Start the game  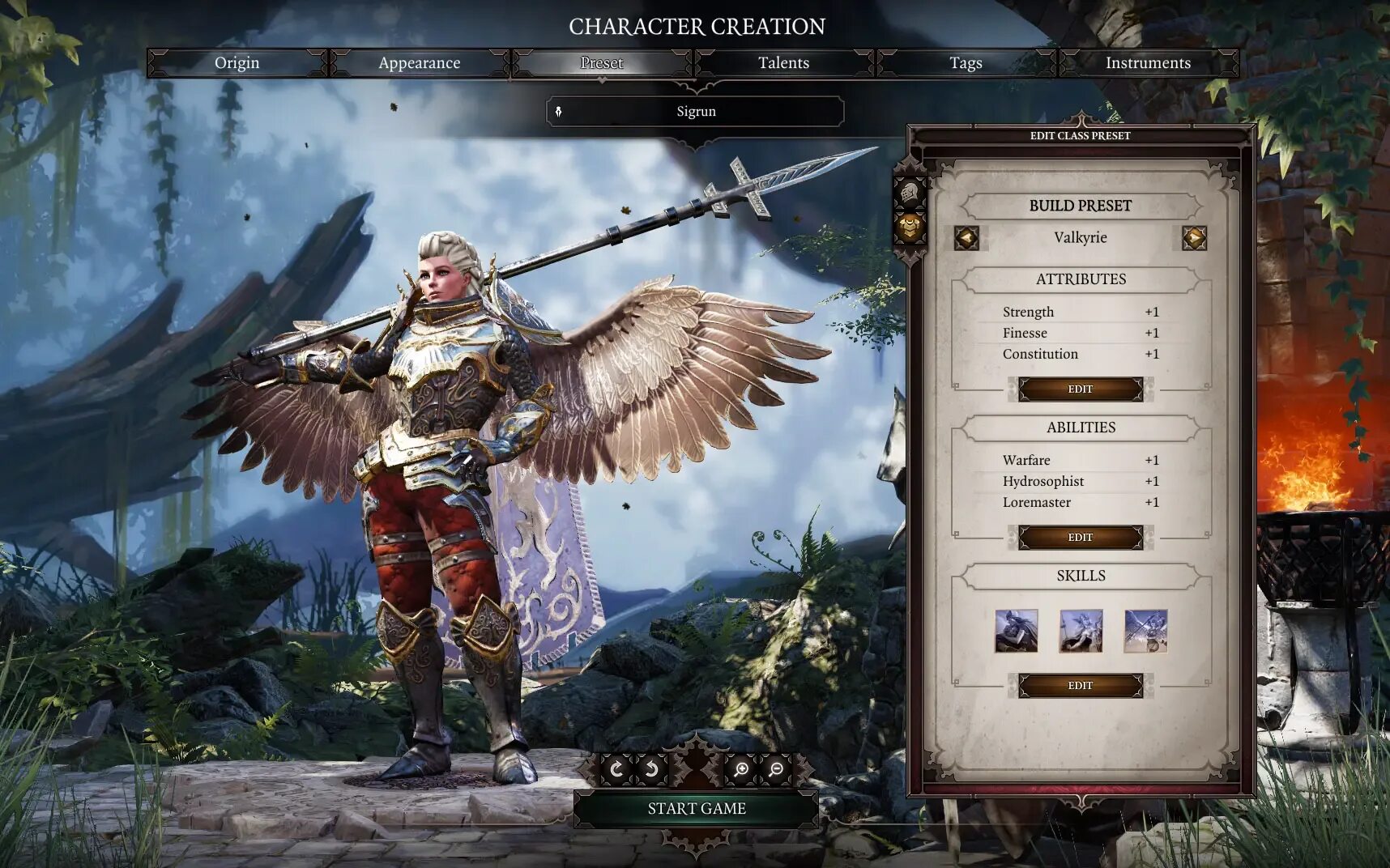pyautogui.click(x=696, y=809)
